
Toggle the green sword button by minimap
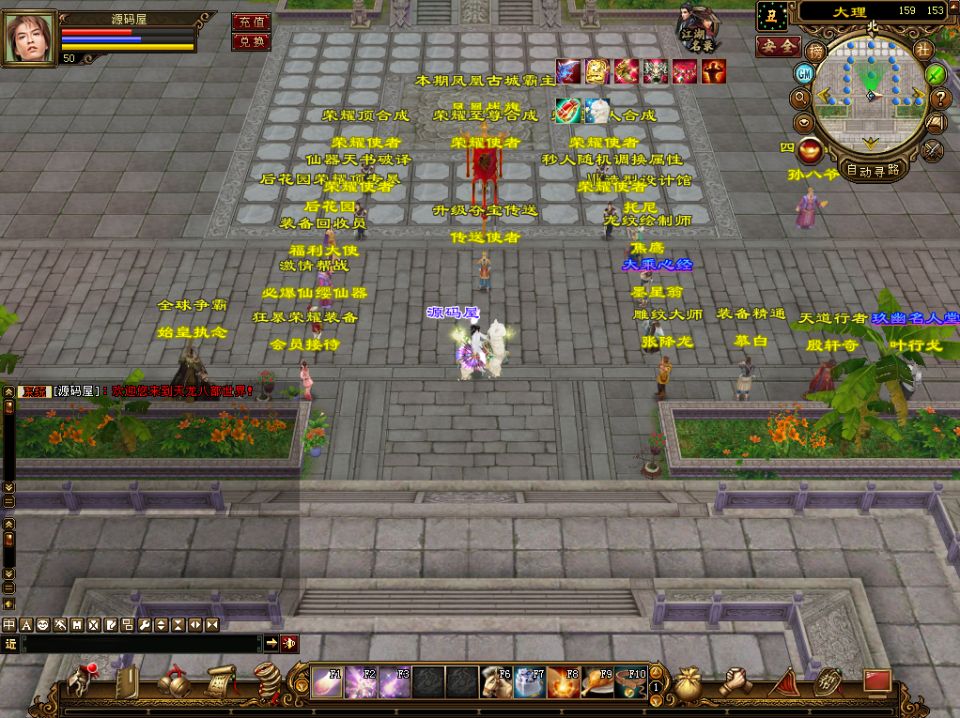(936, 73)
